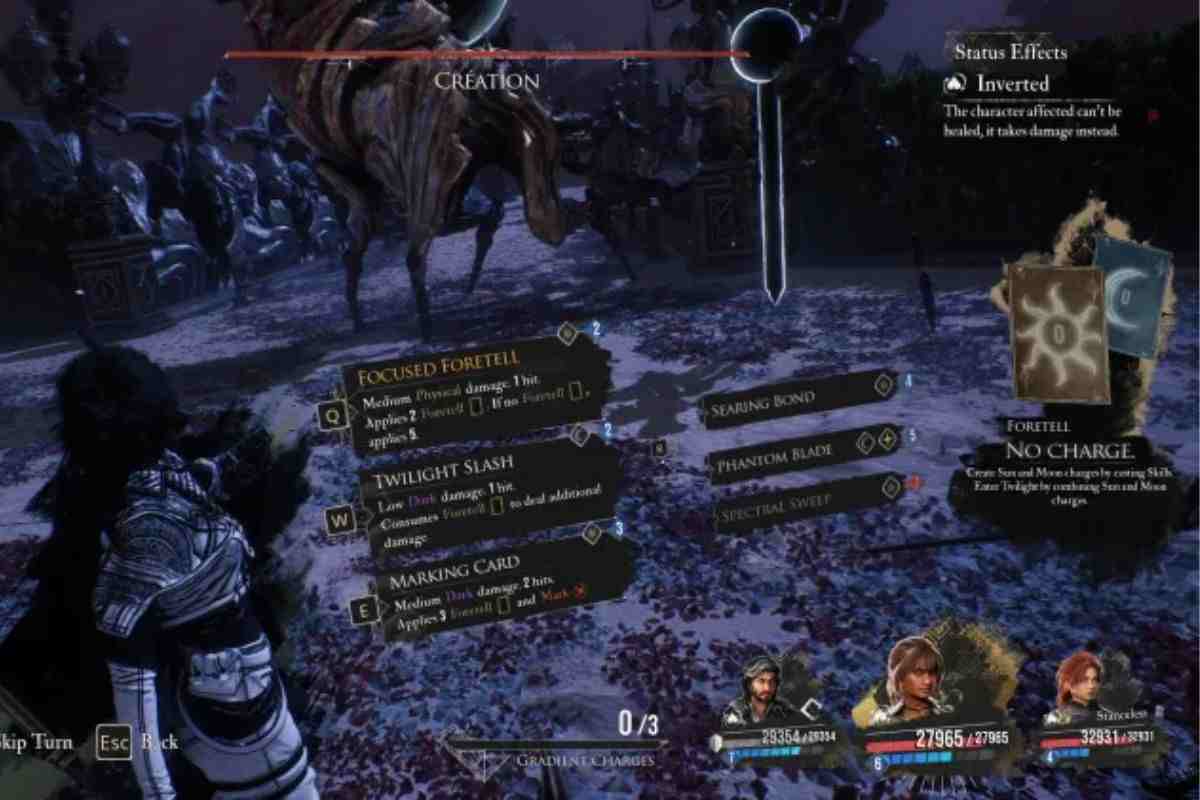Go back from the skills menu
This screenshot has height=800, width=1200.
[x=140, y=742]
